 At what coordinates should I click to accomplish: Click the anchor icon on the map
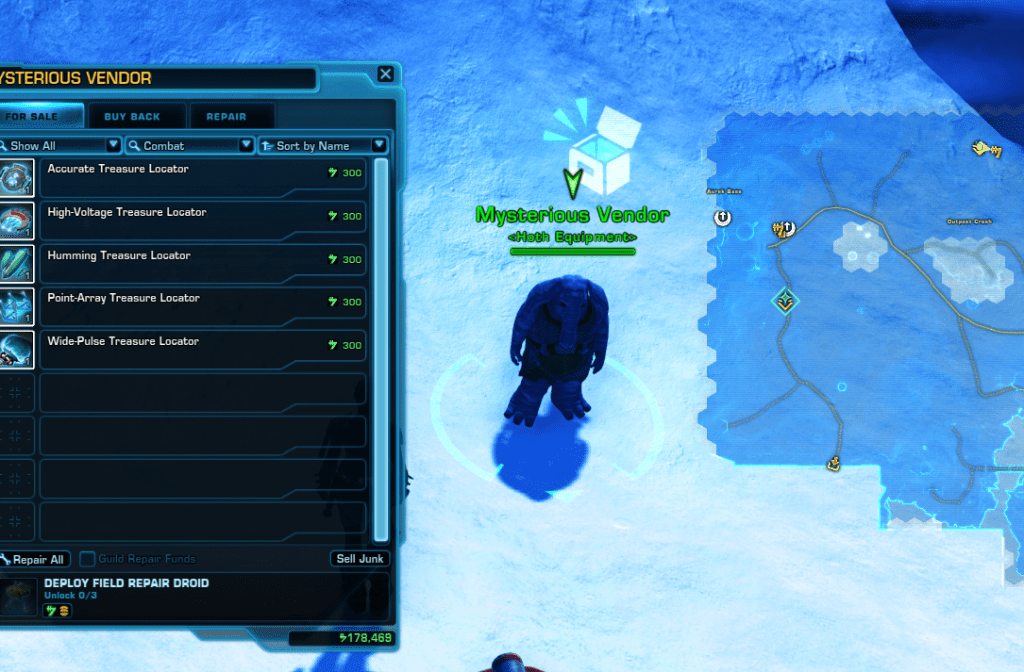(x=831, y=463)
